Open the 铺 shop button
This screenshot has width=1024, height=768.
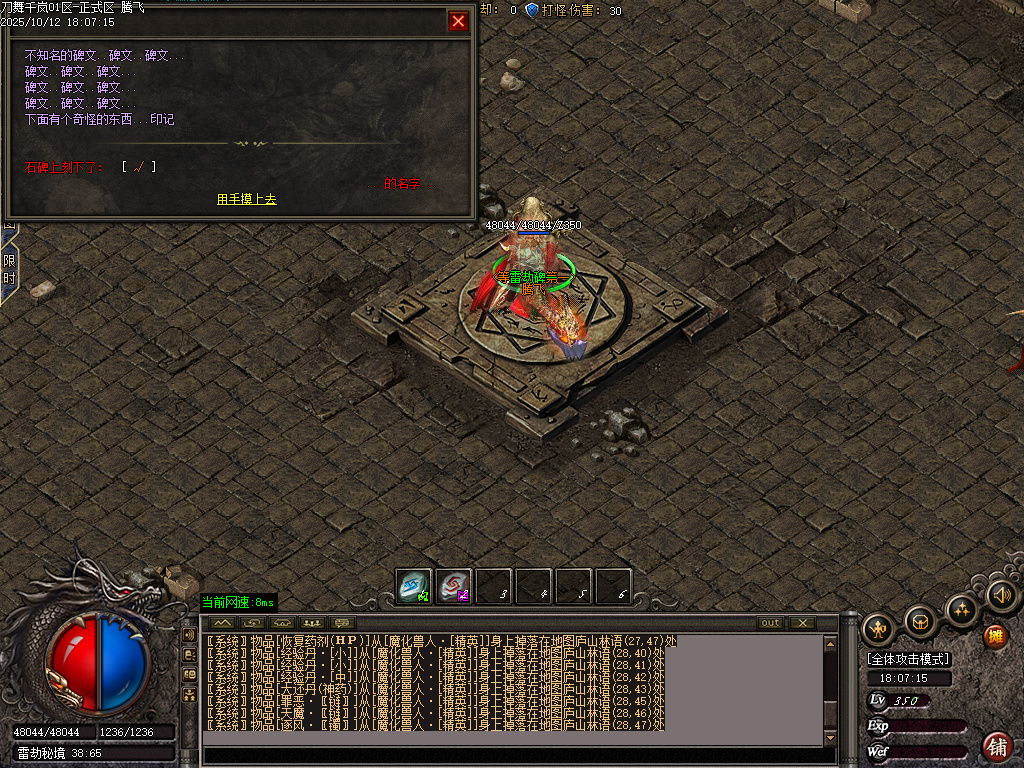click(x=997, y=746)
